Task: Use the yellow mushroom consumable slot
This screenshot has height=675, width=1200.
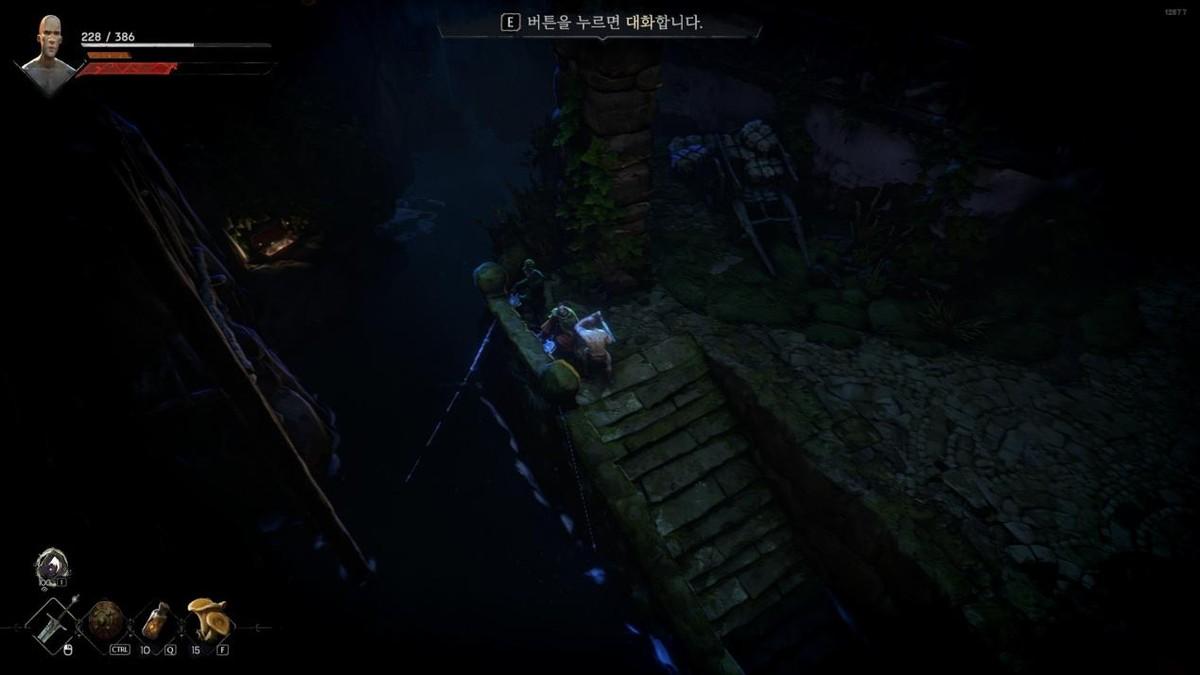Action: (x=207, y=619)
